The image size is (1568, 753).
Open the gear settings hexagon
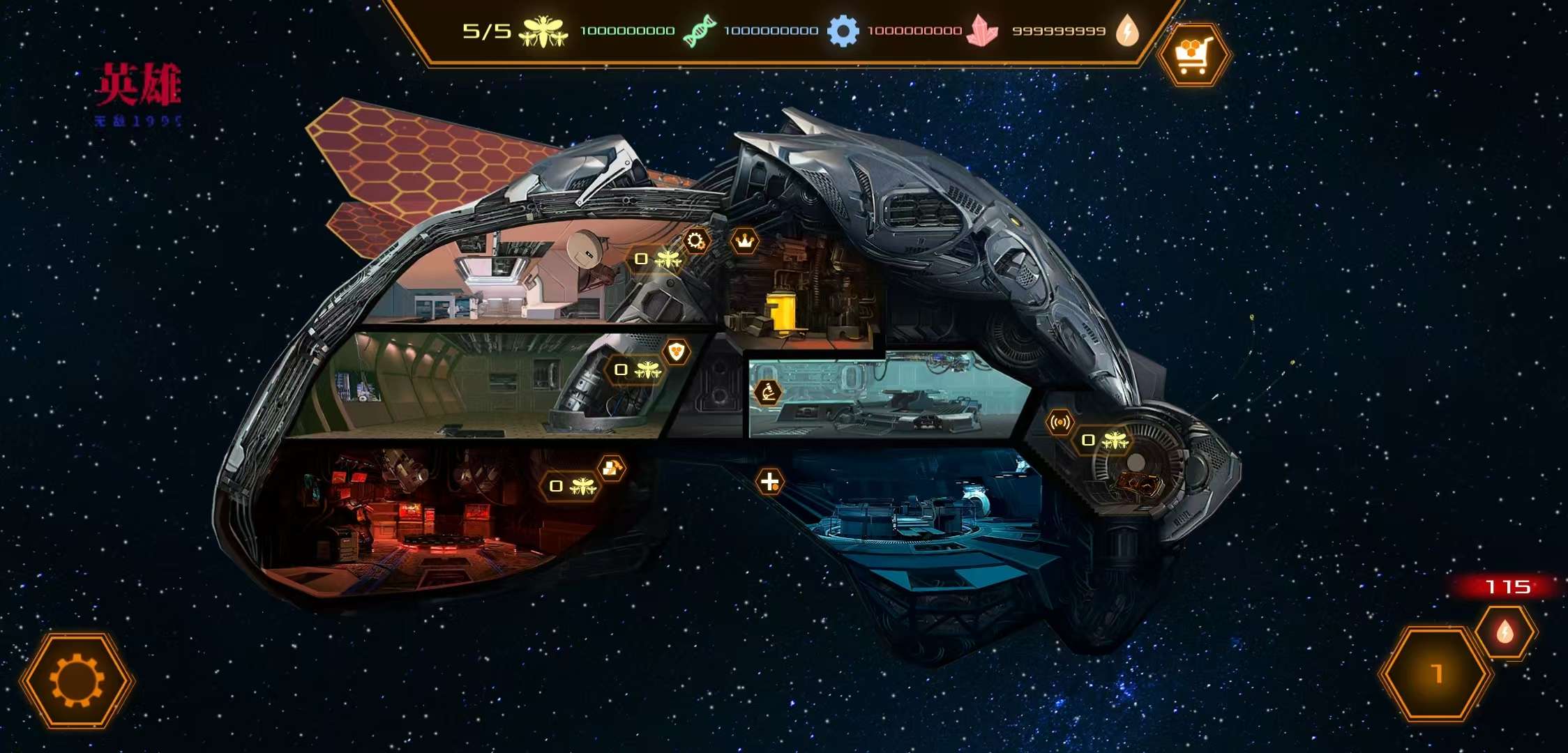pos(77,680)
